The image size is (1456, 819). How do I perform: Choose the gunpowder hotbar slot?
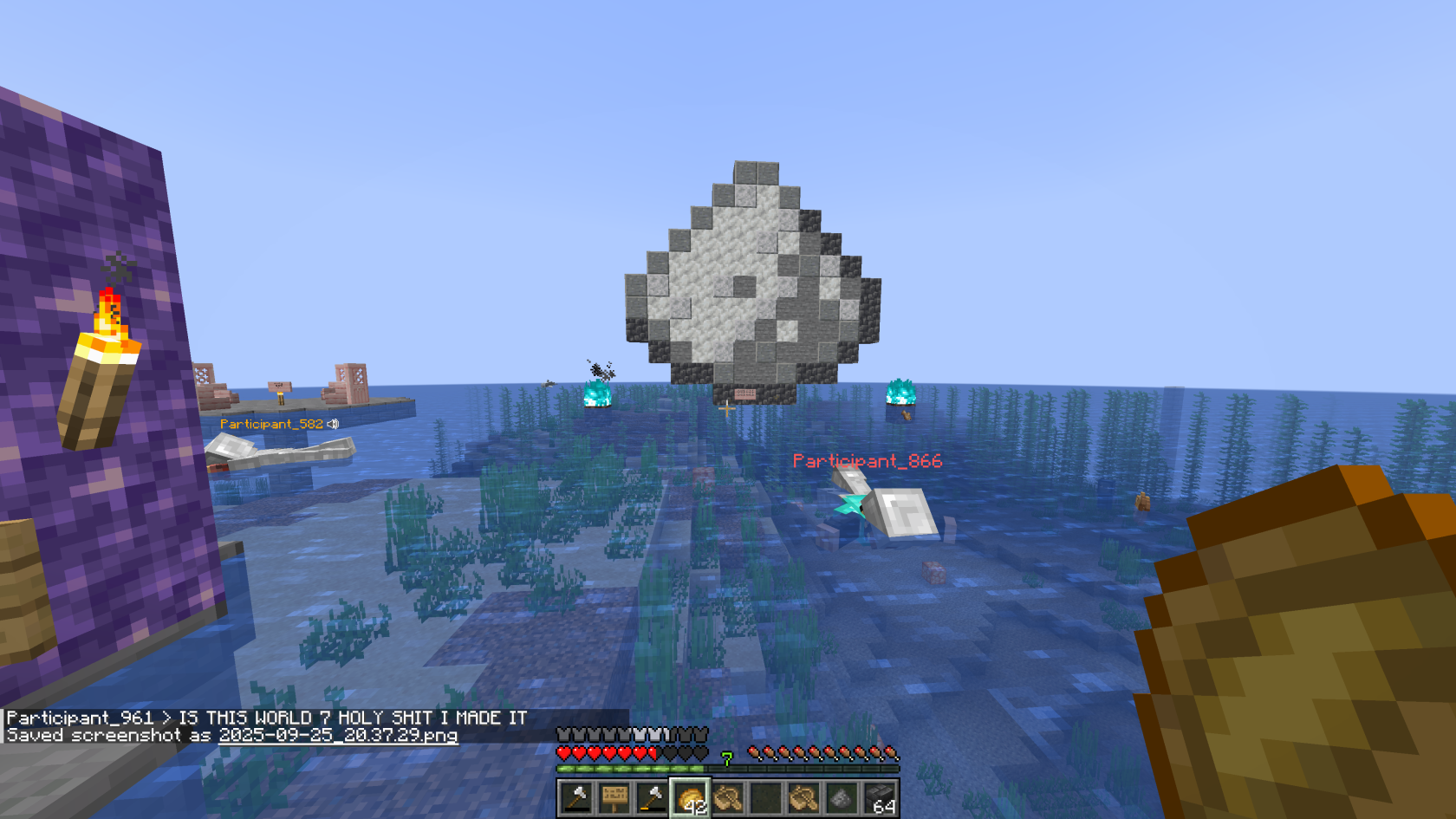click(x=841, y=797)
